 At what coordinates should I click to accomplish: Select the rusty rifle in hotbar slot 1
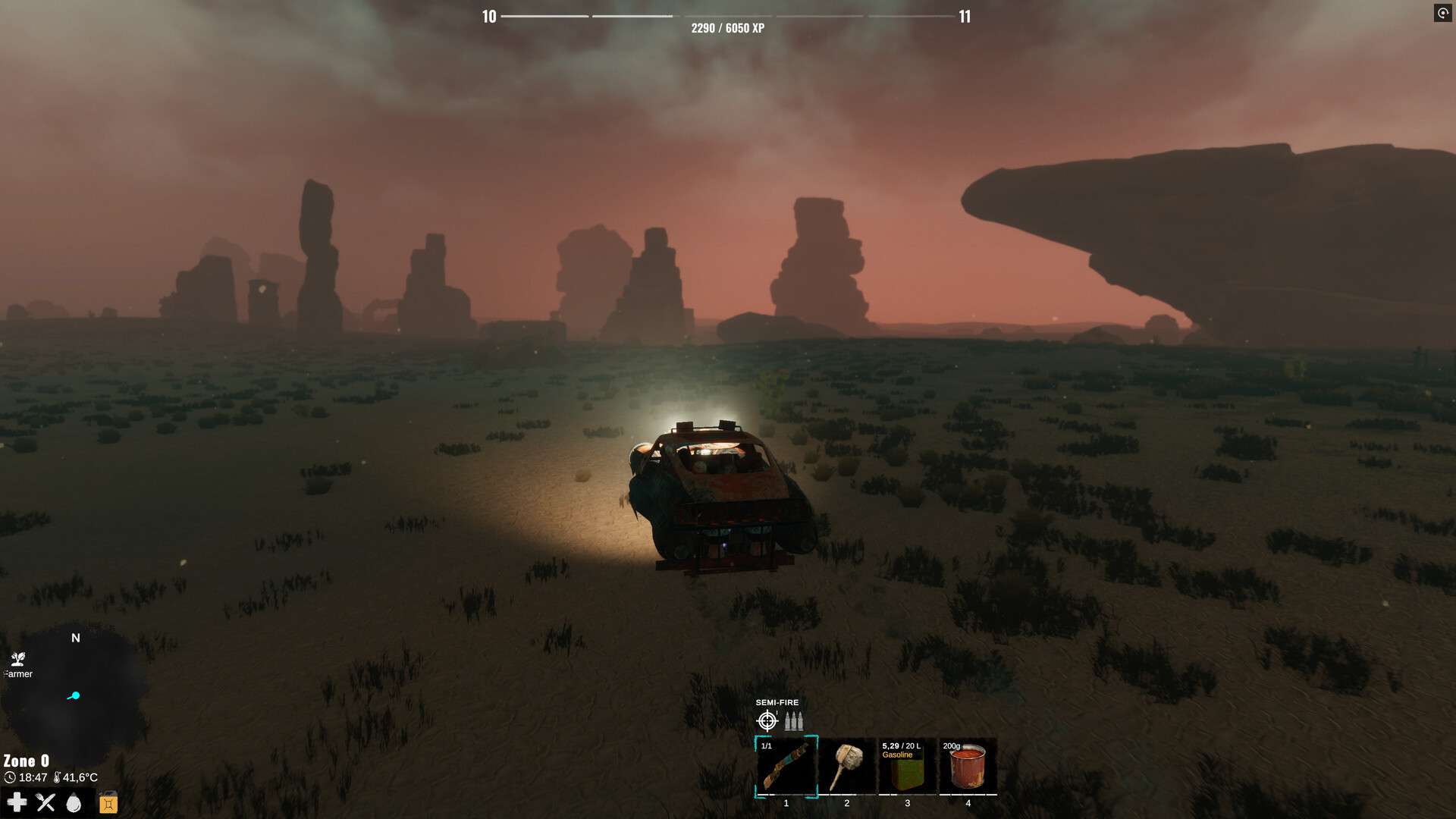pos(786,766)
